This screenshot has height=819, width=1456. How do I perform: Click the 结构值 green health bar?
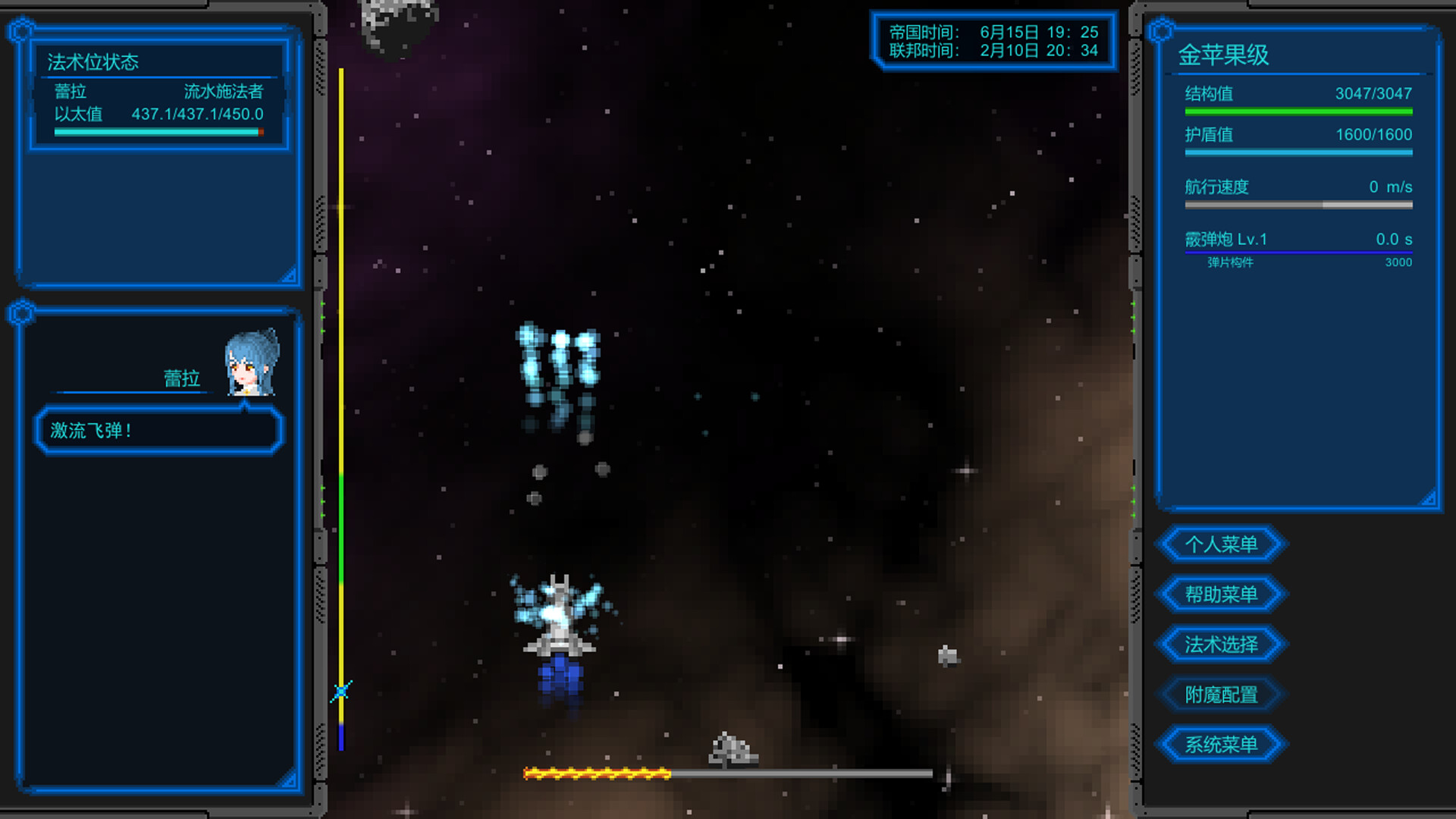click(1298, 111)
